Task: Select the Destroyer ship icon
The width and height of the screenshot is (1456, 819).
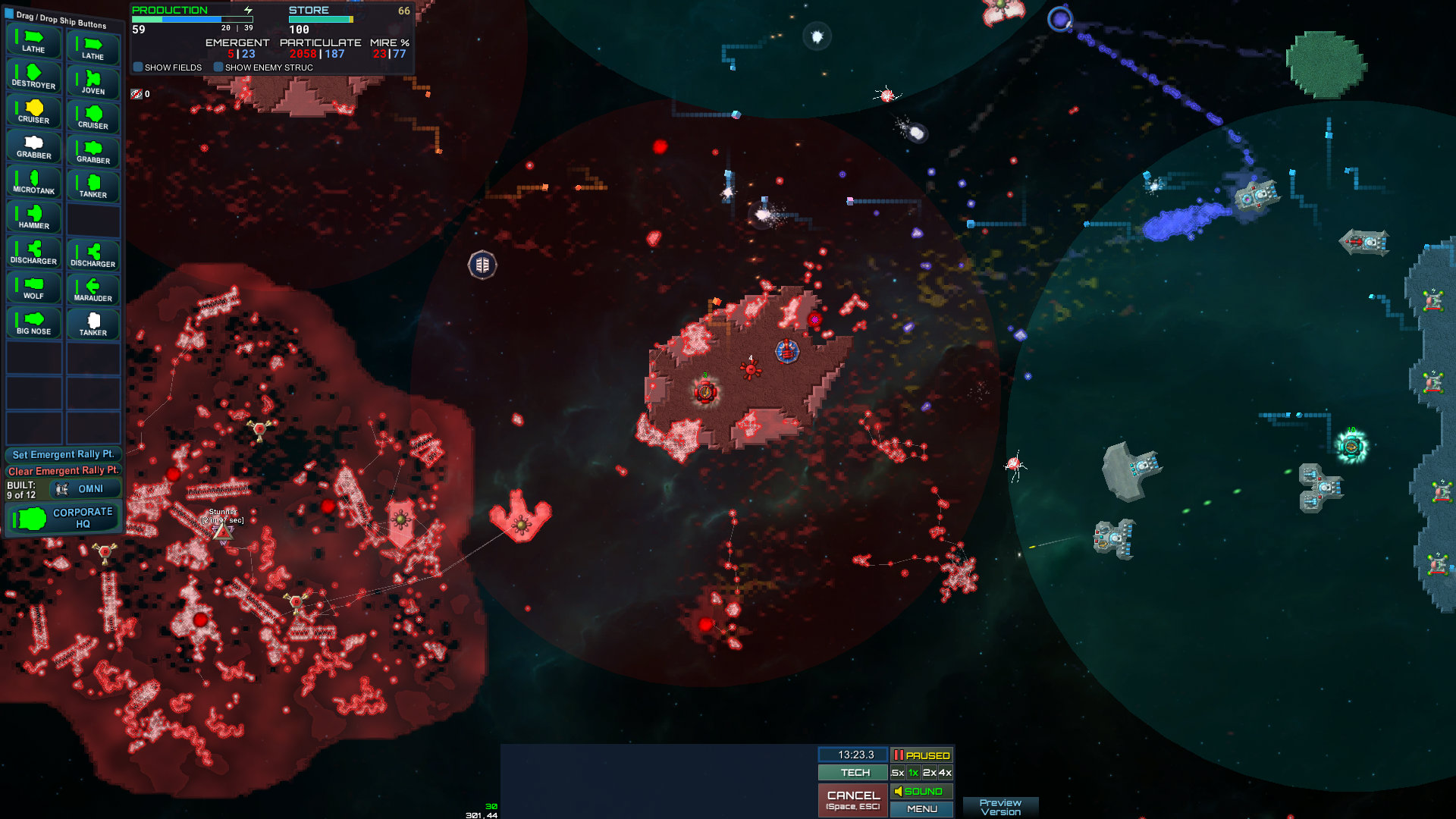Action: pyautogui.click(x=33, y=76)
